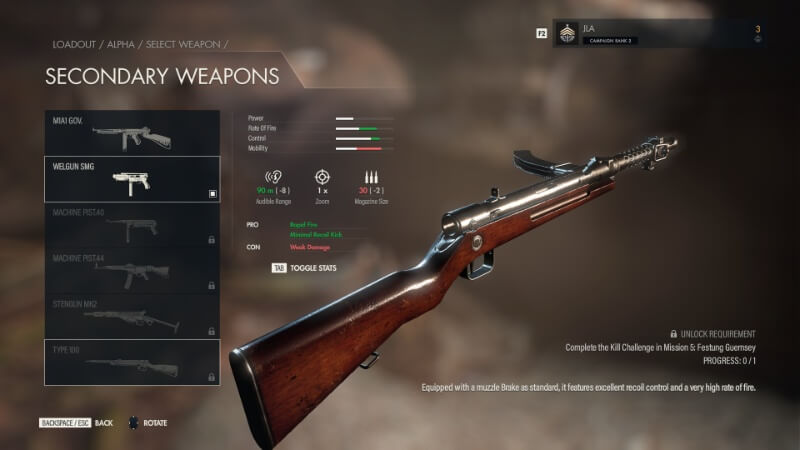Go to Loadout in the breadcrumb

click(x=71, y=46)
